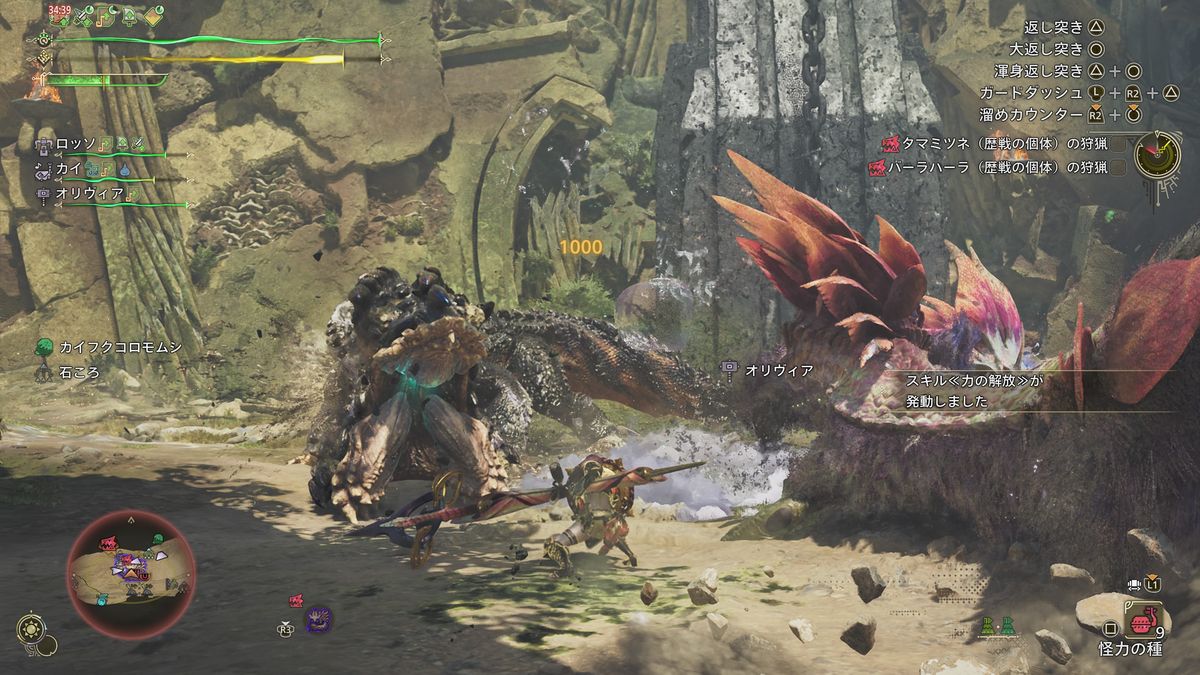This screenshot has width=1200, height=675.
Task: Select party member カイ
Action: (68, 169)
